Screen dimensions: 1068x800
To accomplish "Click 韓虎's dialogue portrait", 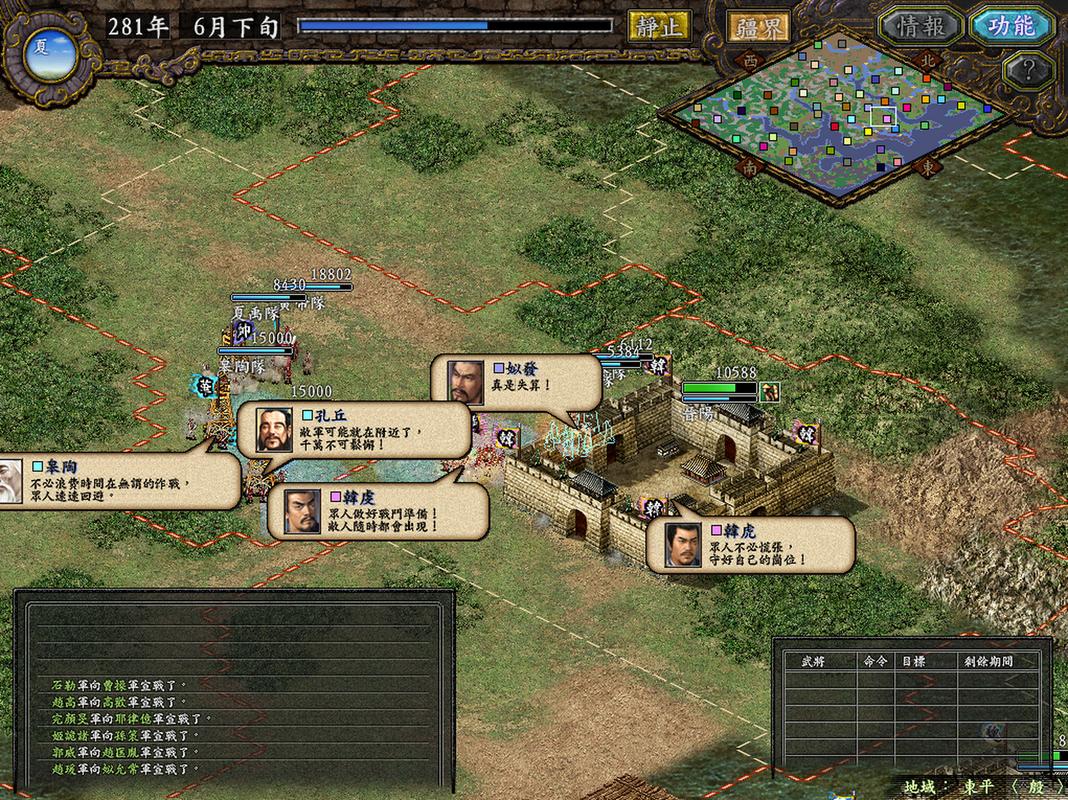I will click(x=683, y=545).
